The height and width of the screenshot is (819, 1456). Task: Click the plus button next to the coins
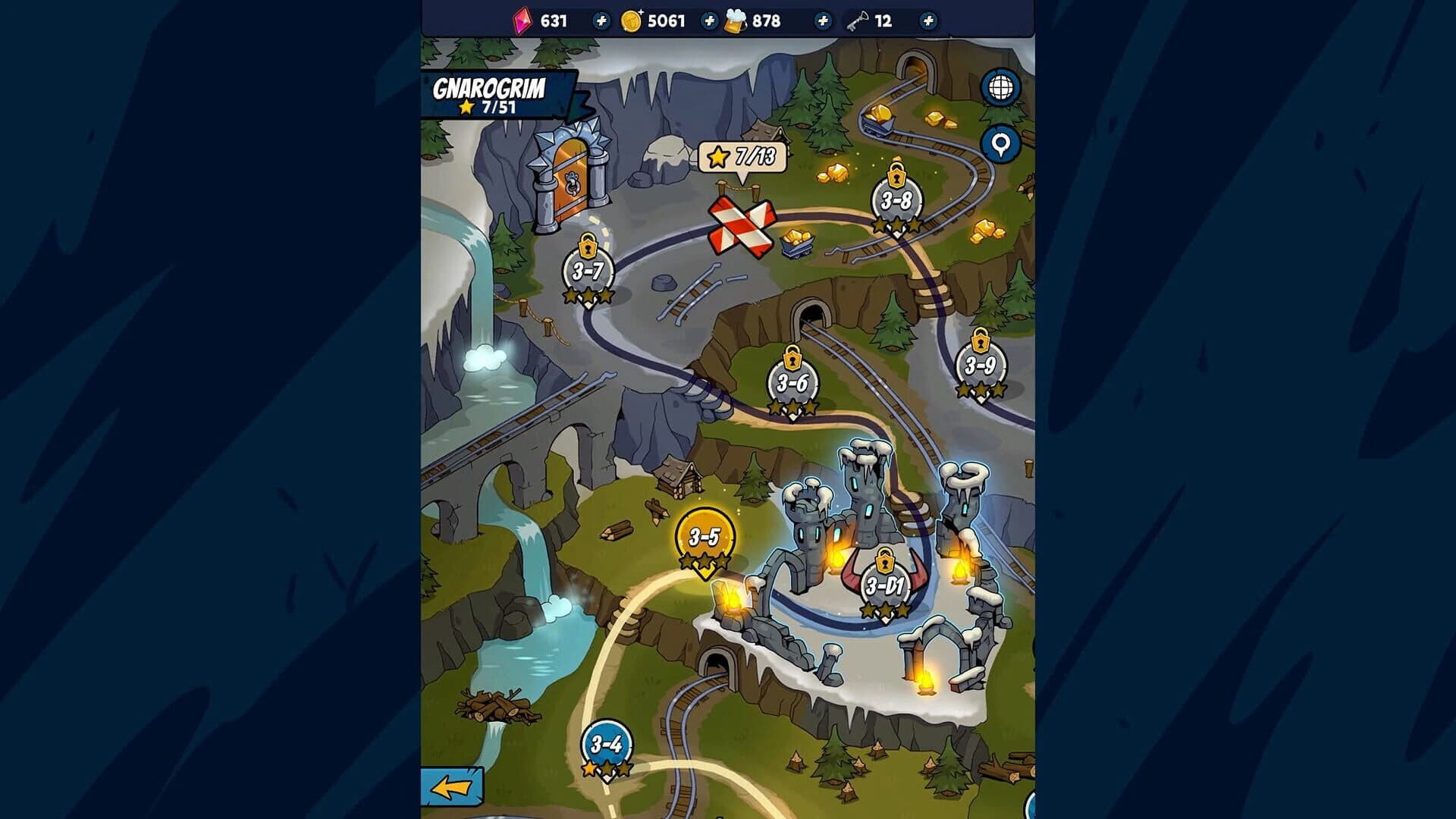pyautogui.click(x=710, y=20)
